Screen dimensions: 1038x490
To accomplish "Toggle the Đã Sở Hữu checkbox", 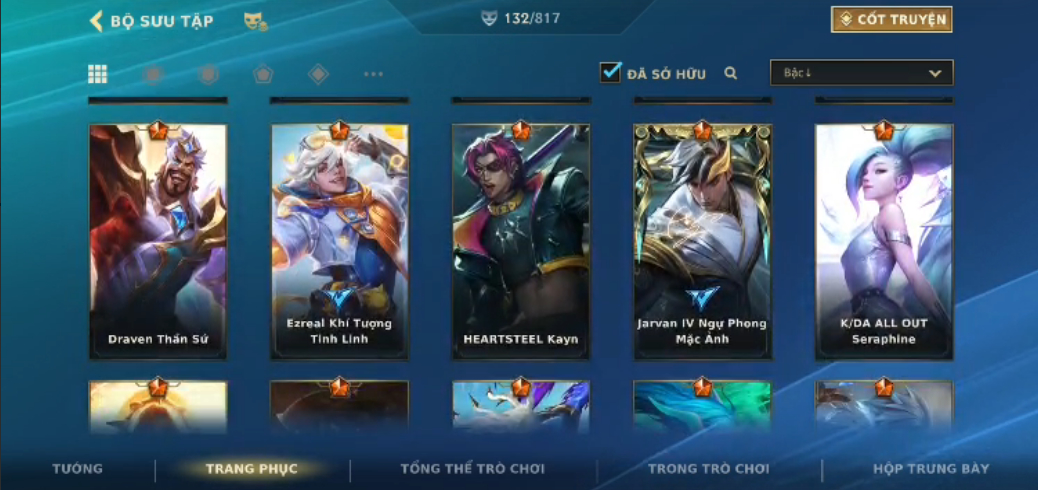I will (611, 73).
